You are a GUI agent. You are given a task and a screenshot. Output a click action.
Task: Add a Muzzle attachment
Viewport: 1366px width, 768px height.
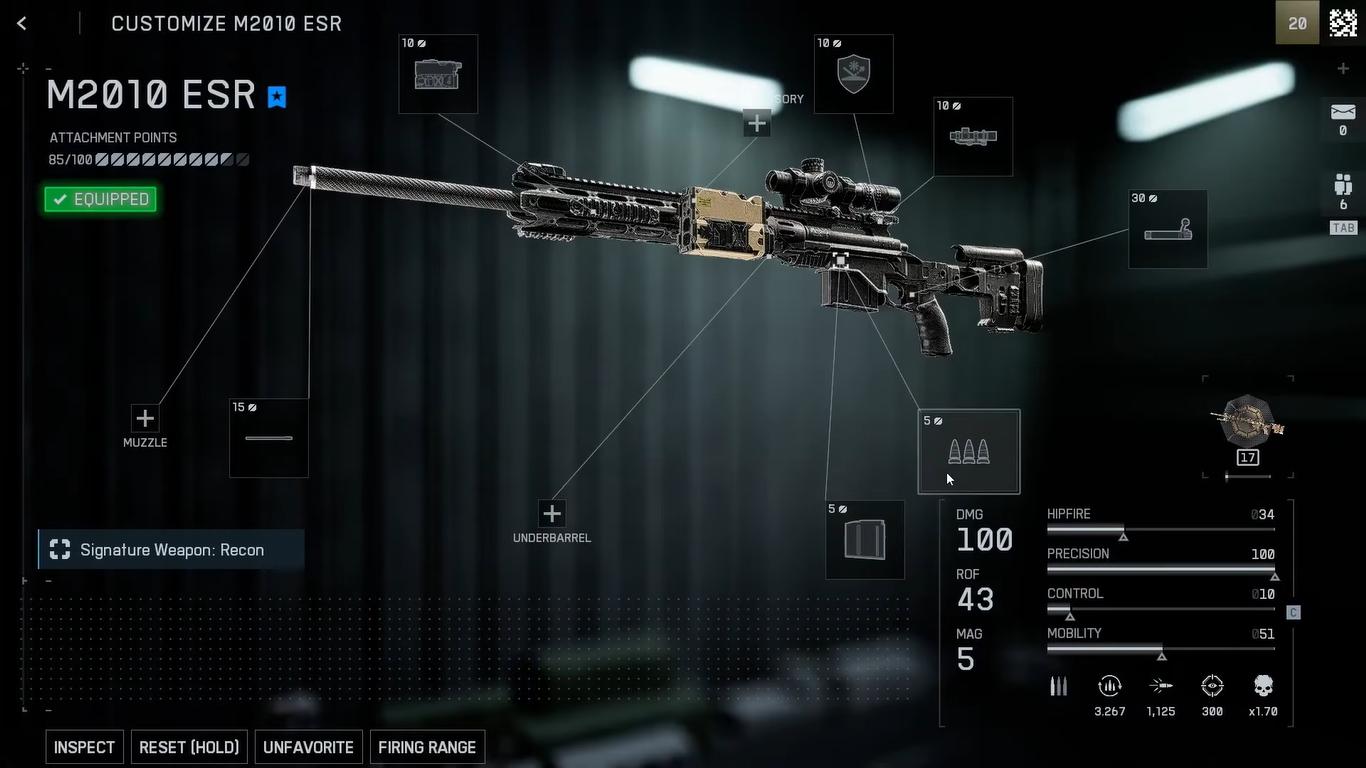(x=145, y=418)
